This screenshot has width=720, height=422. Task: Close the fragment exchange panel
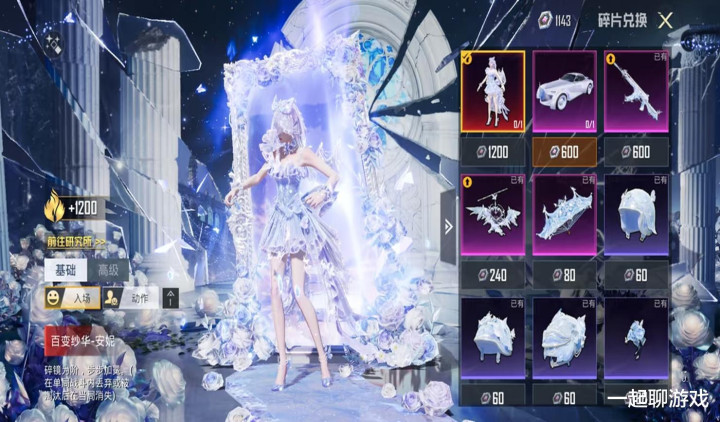[x=665, y=20]
